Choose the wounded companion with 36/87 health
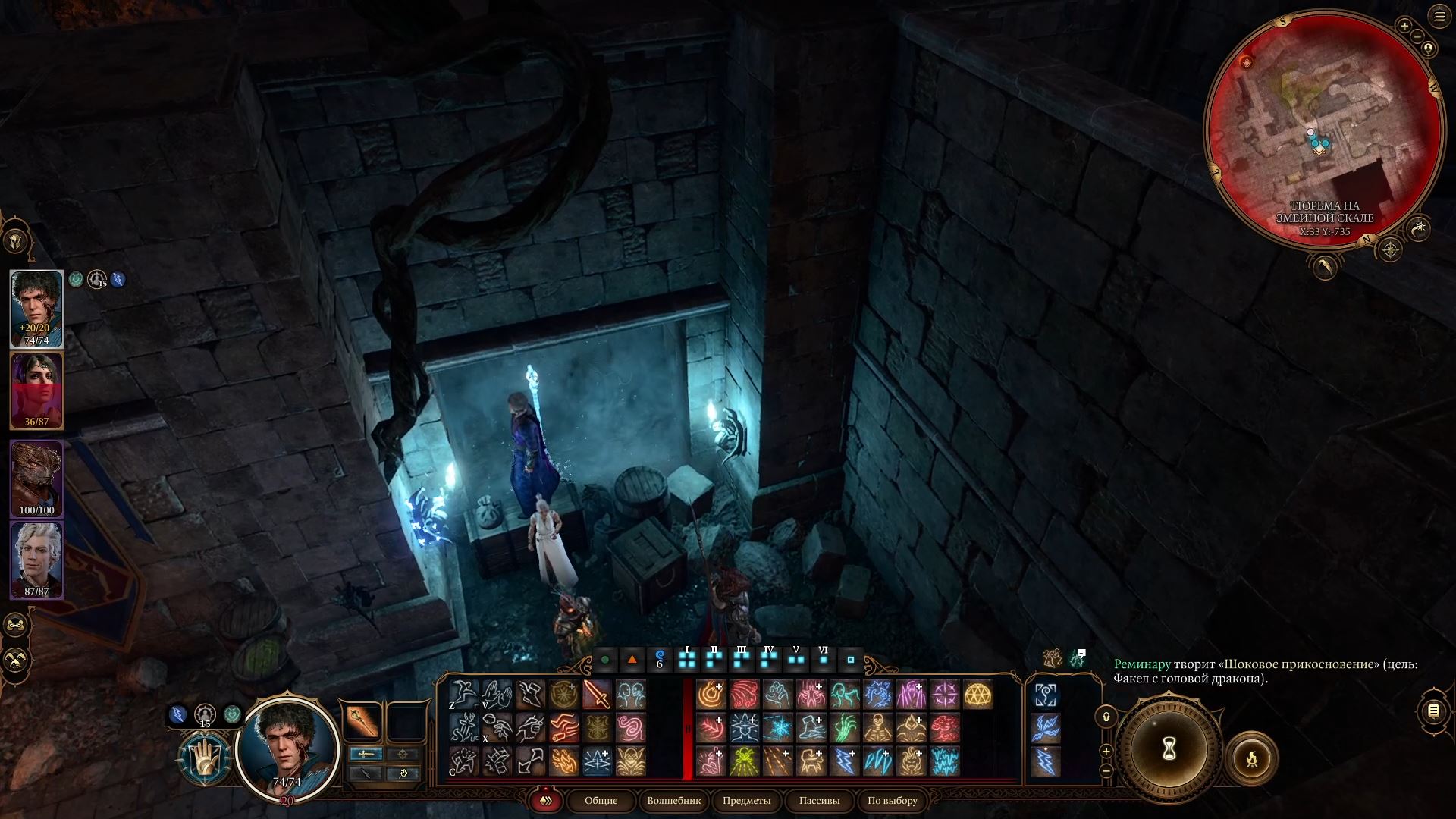The height and width of the screenshot is (819, 1456). tap(36, 391)
